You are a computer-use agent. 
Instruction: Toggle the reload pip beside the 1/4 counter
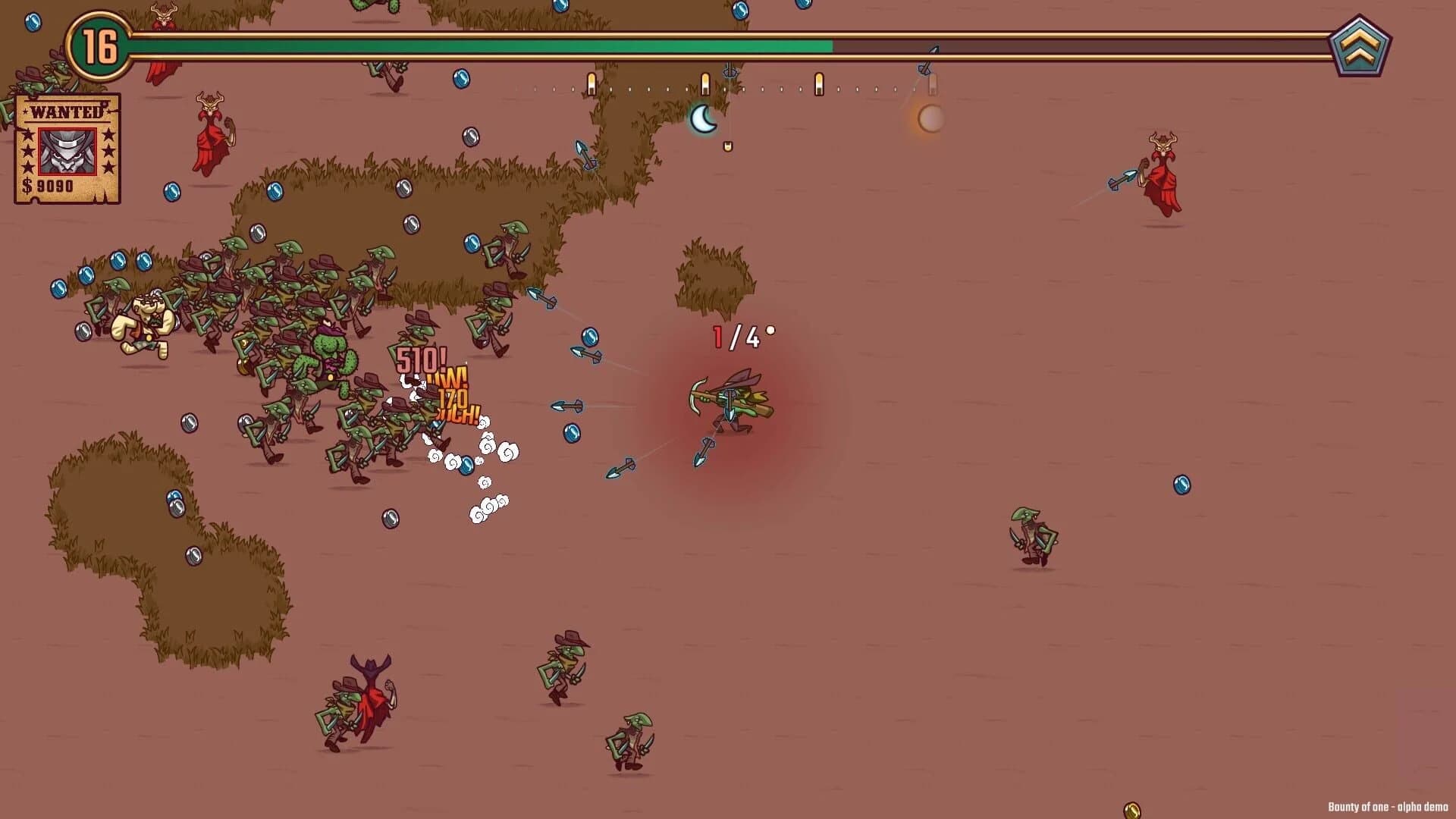(x=770, y=331)
